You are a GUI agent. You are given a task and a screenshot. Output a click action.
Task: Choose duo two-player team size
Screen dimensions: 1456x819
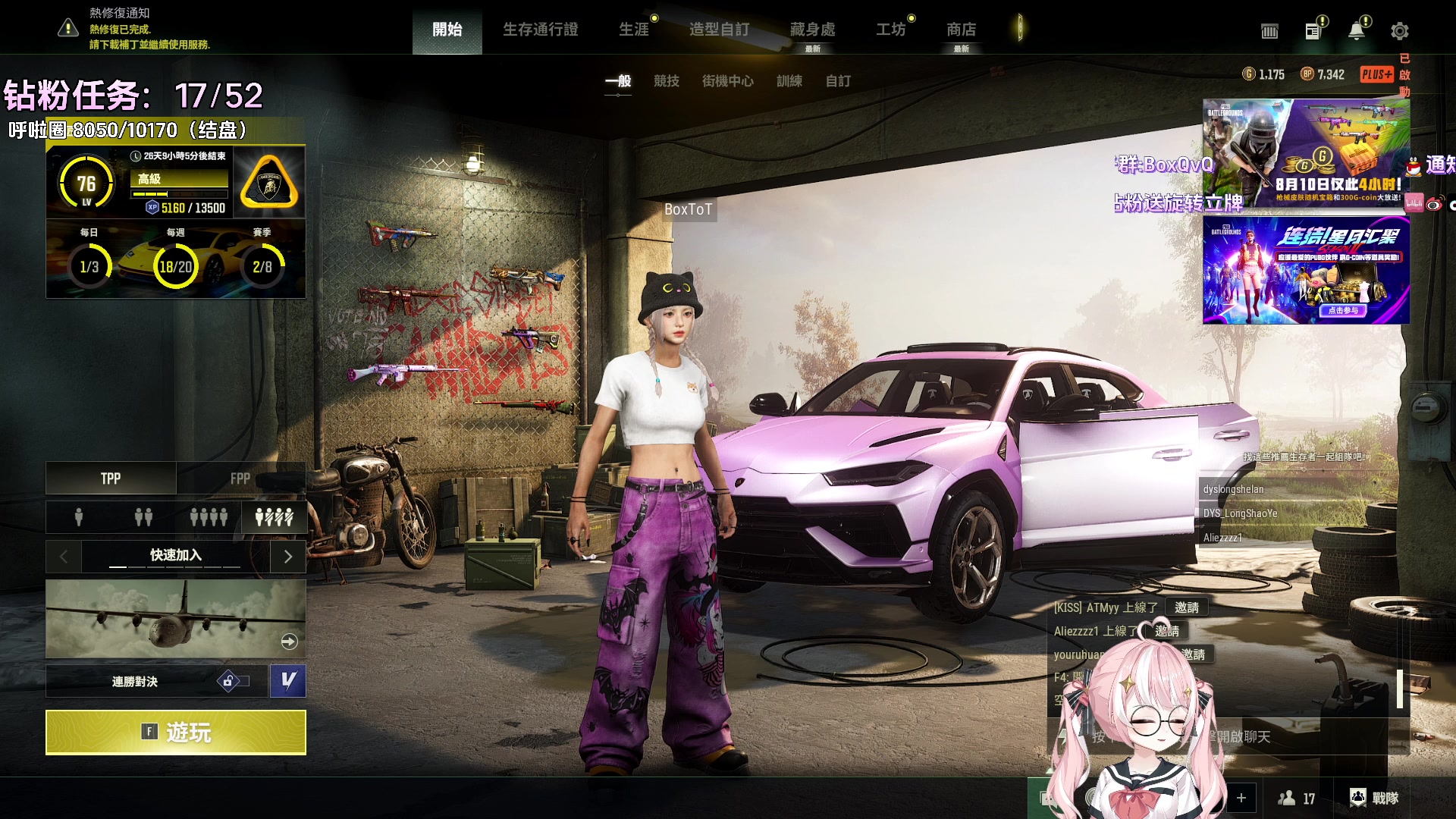click(x=143, y=517)
